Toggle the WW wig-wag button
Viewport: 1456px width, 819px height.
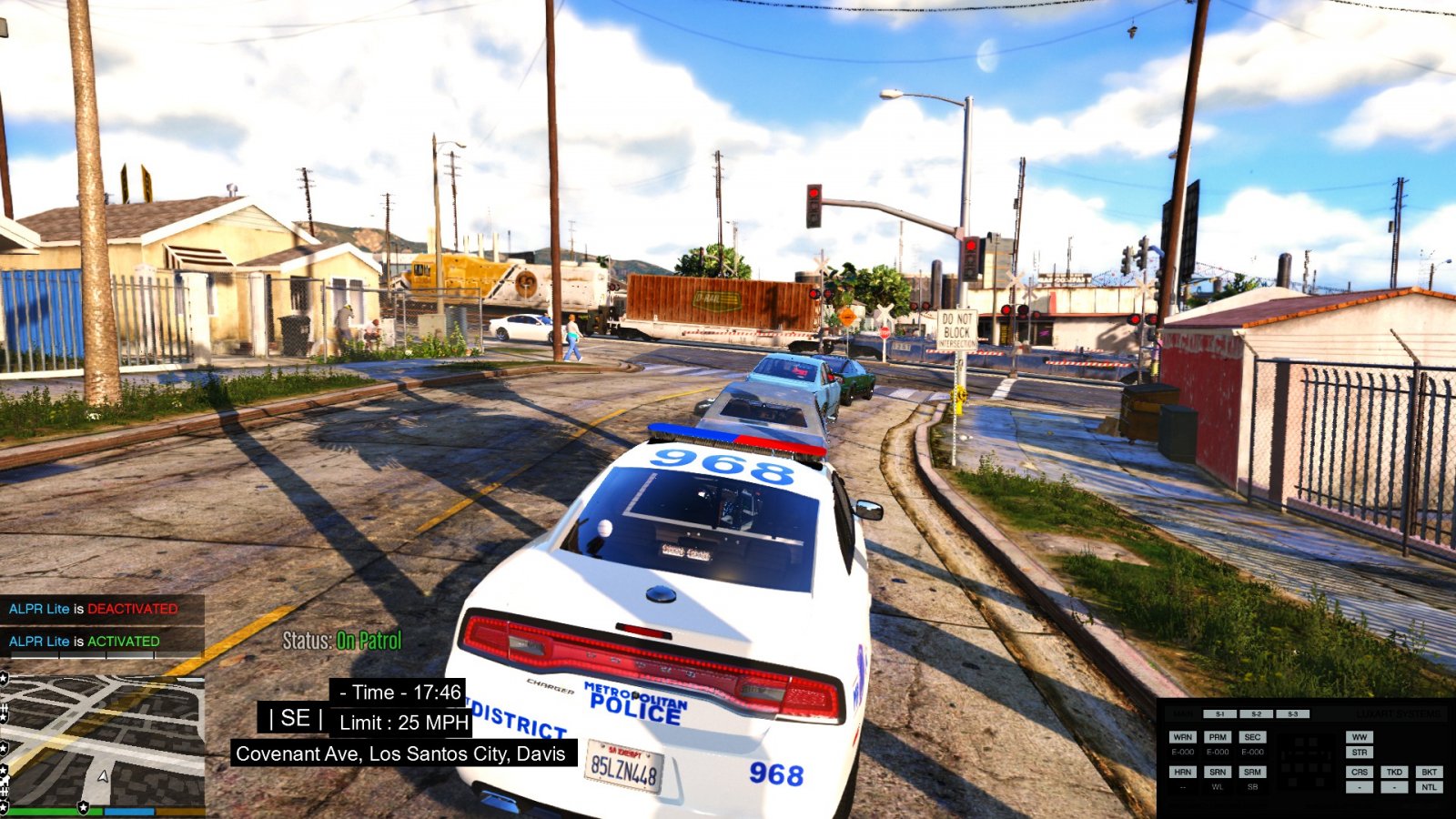coord(1359,737)
